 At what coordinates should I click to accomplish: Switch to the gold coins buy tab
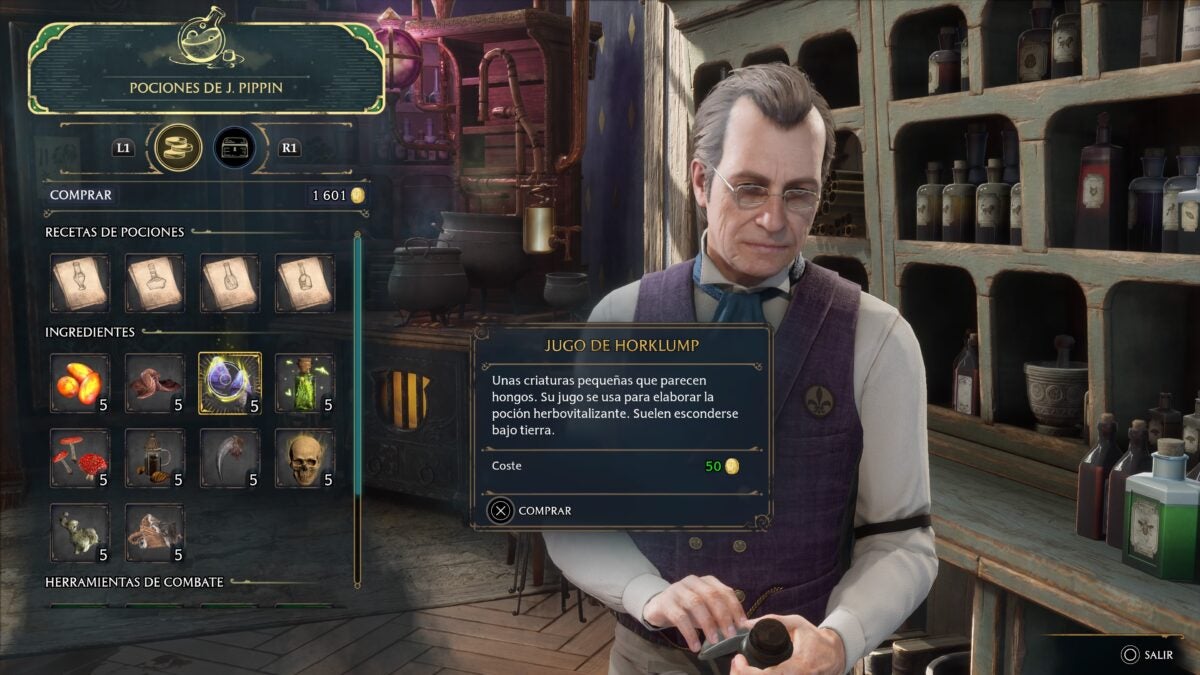pos(179,148)
